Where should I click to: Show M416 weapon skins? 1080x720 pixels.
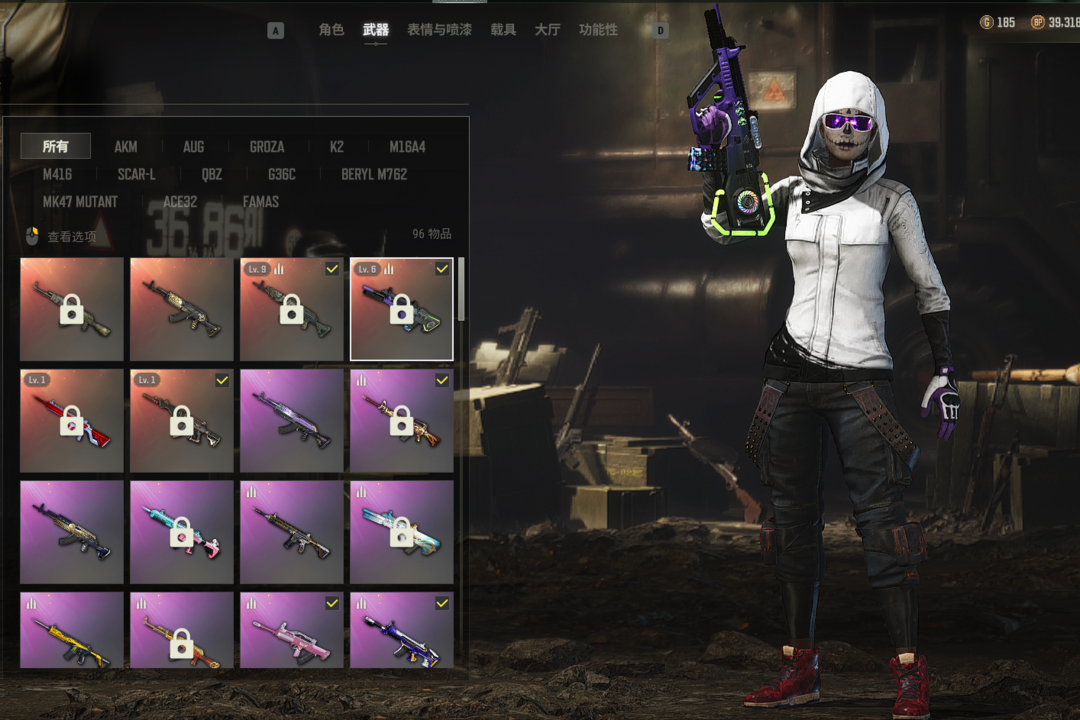pos(57,174)
